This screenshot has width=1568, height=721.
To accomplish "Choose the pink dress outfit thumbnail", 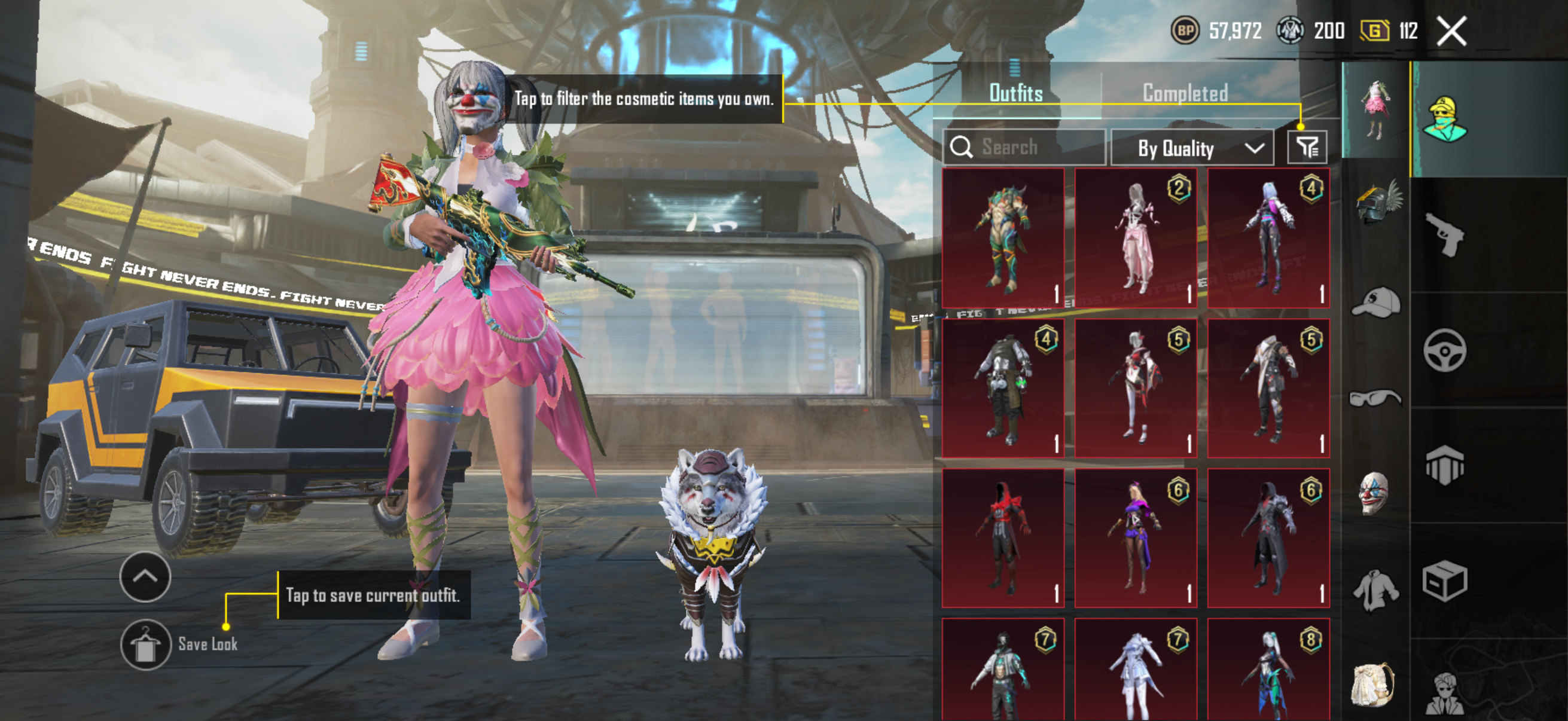I will coord(1135,238).
